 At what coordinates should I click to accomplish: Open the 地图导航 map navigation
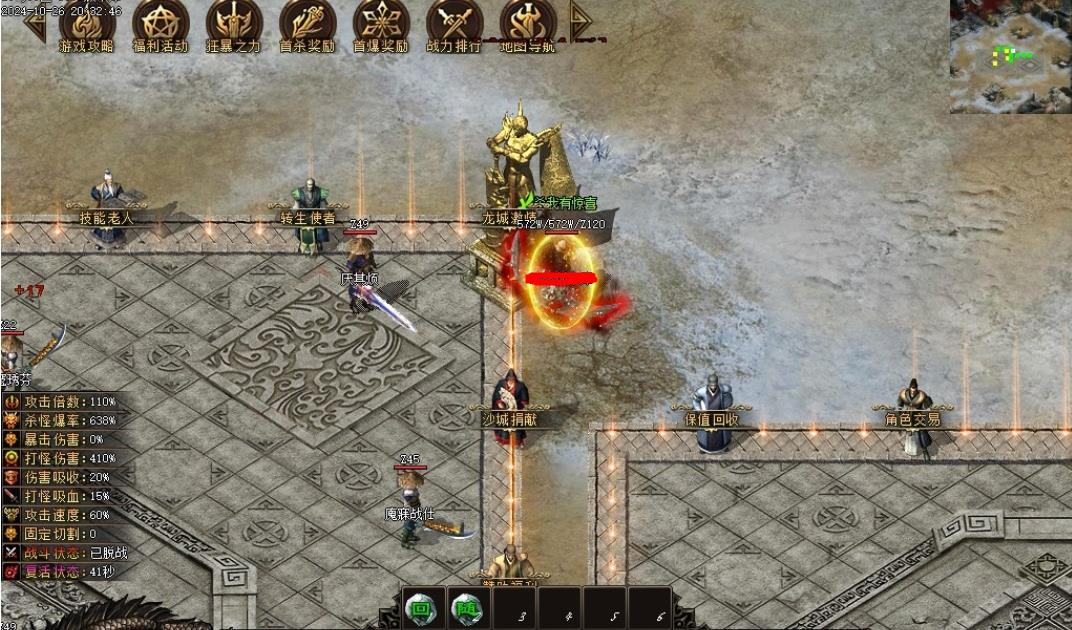527,22
